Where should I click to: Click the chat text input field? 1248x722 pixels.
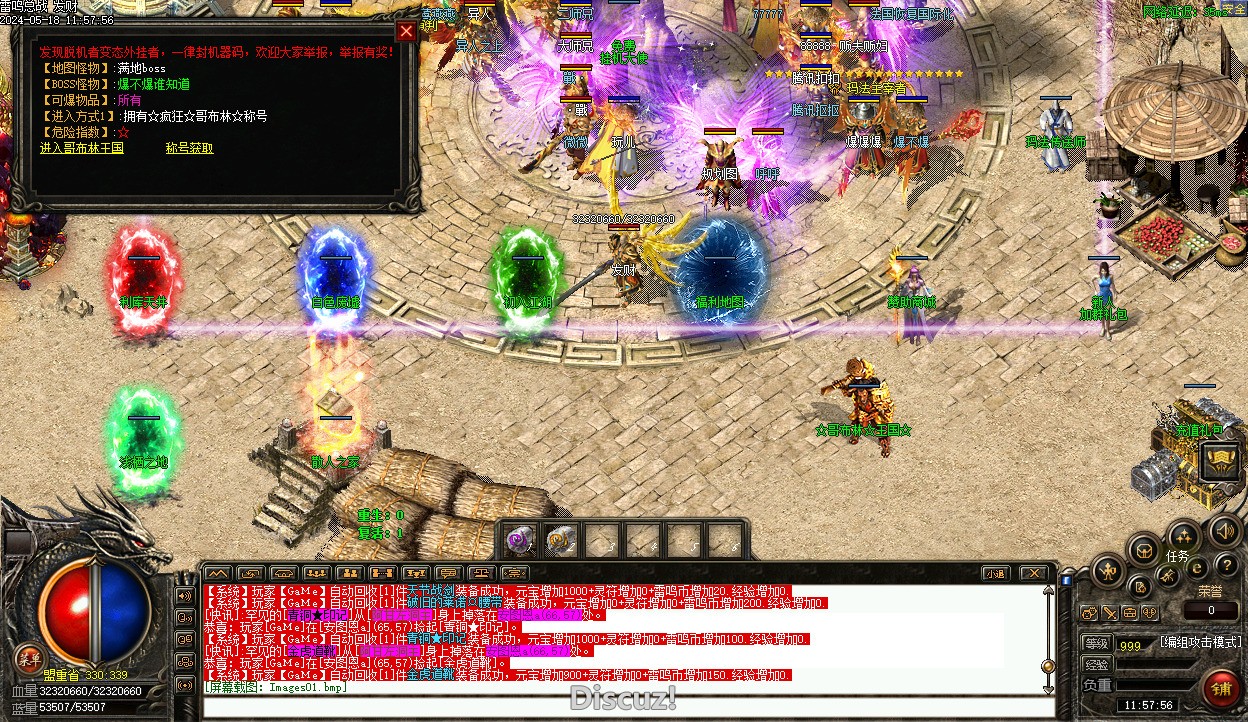point(620,706)
